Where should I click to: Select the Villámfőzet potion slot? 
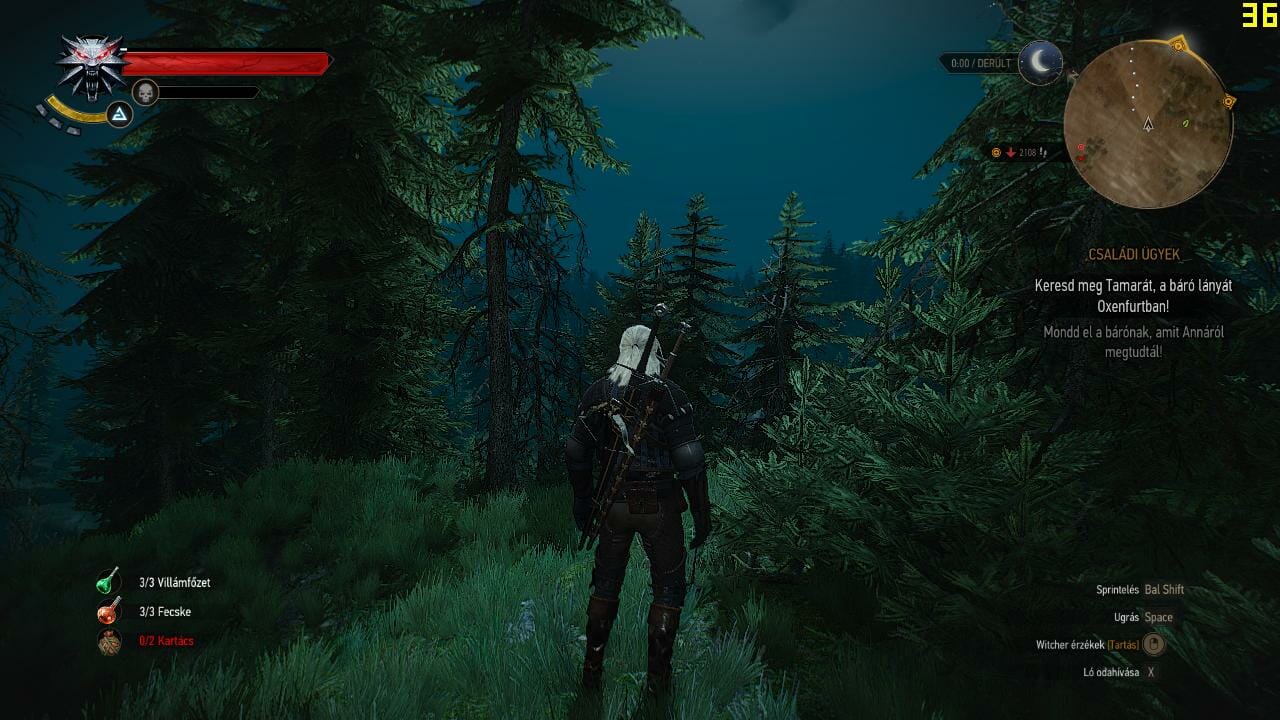[109, 582]
